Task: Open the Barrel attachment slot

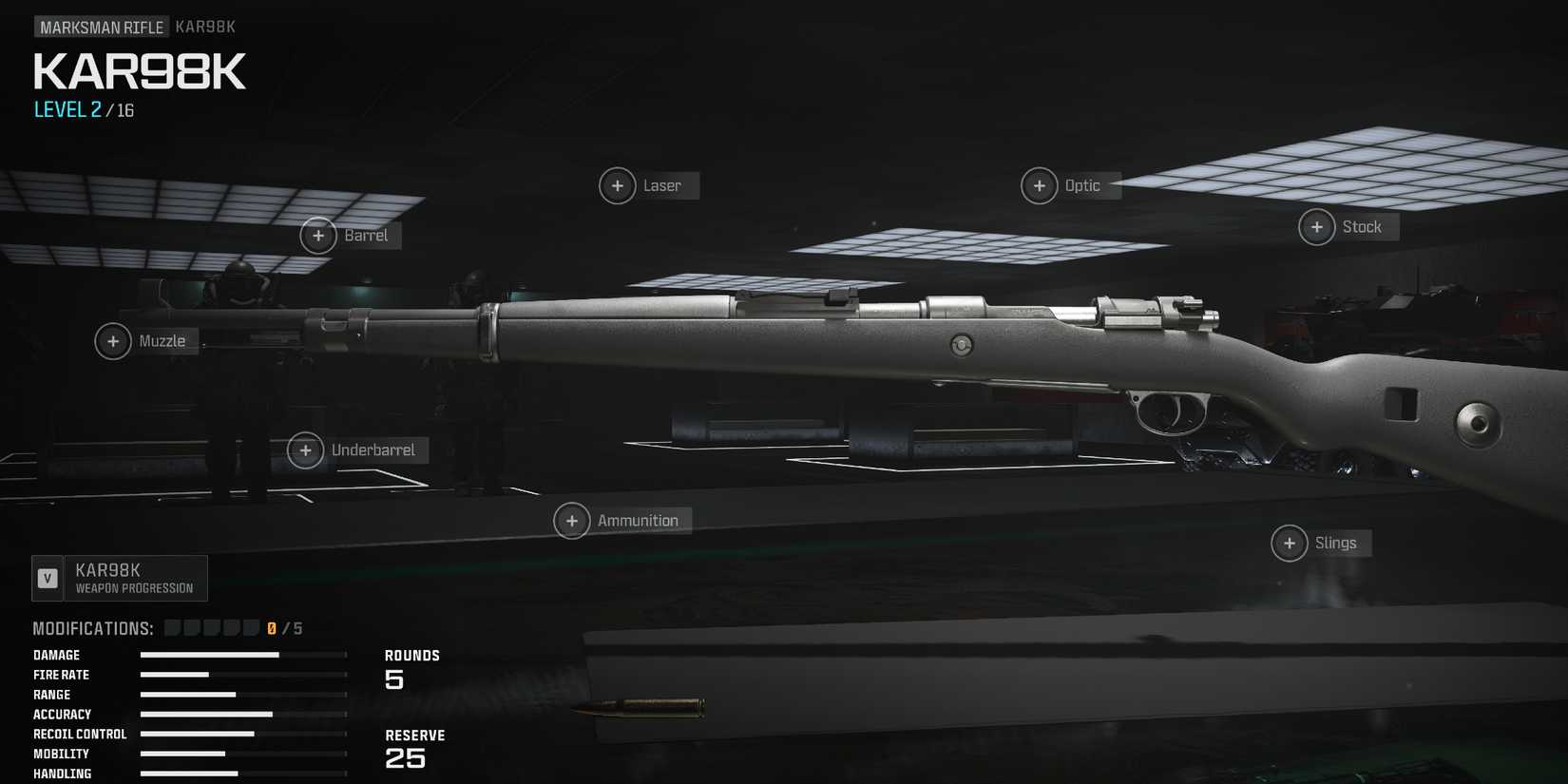Action: [318, 235]
